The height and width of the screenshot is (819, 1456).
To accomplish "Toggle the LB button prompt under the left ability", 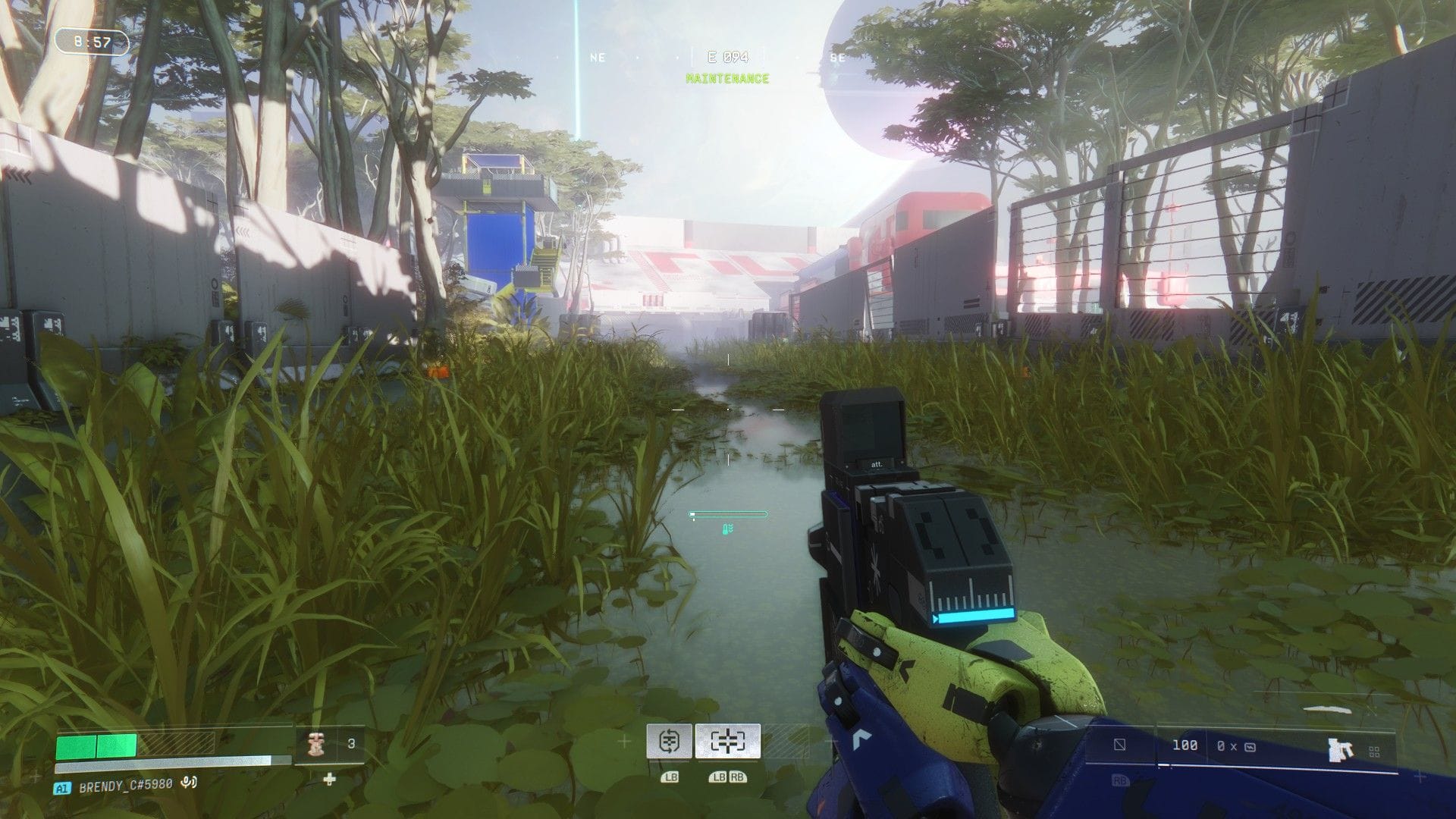I will (x=670, y=777).
